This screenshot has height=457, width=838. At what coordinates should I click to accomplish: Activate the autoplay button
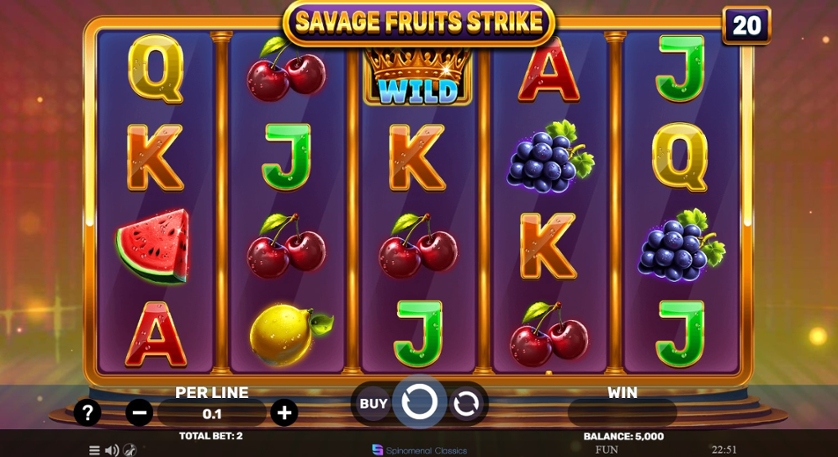[466, 404]
